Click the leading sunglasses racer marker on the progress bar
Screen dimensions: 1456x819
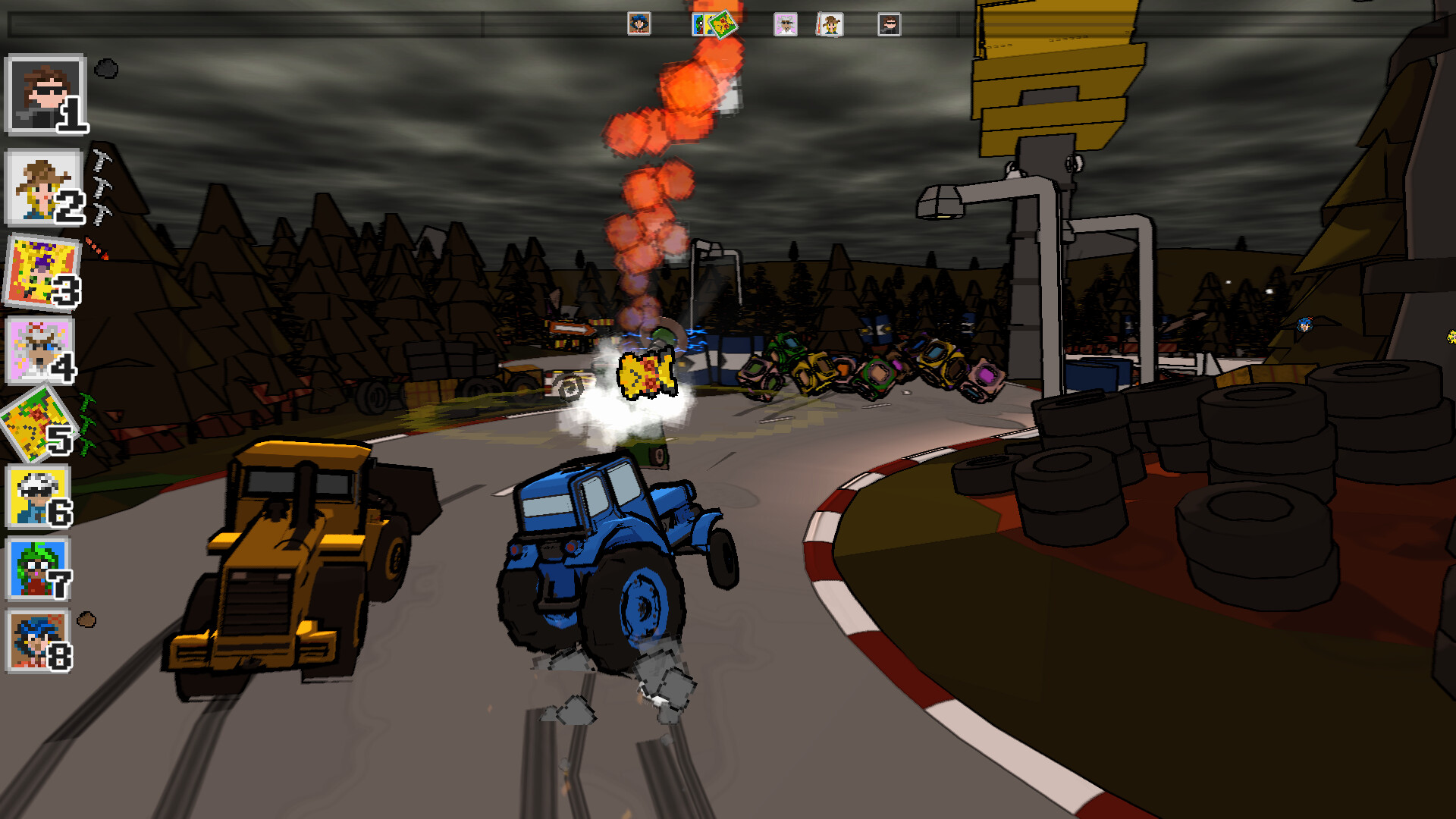889,25
